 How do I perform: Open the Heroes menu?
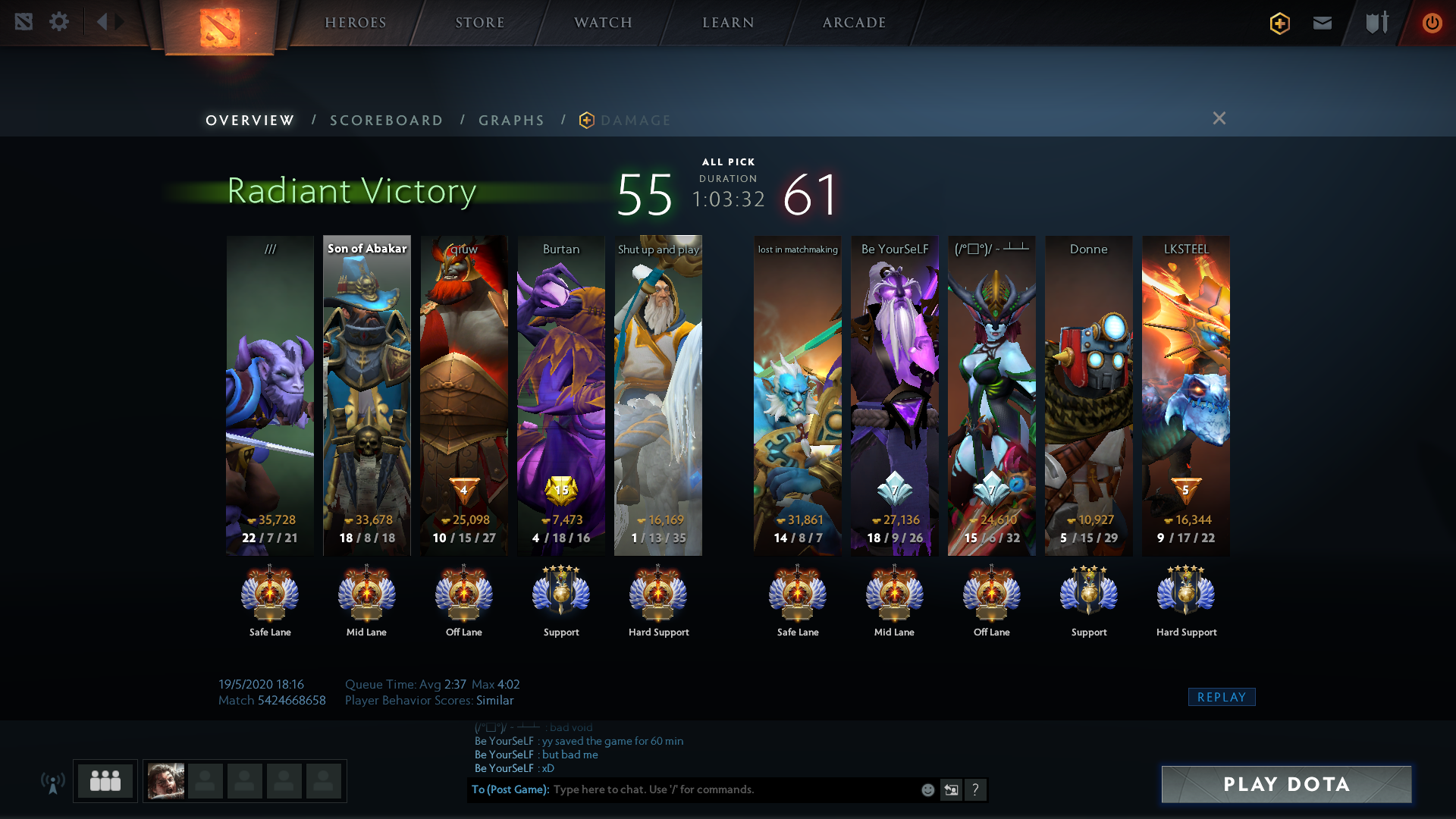click(356, 23)
